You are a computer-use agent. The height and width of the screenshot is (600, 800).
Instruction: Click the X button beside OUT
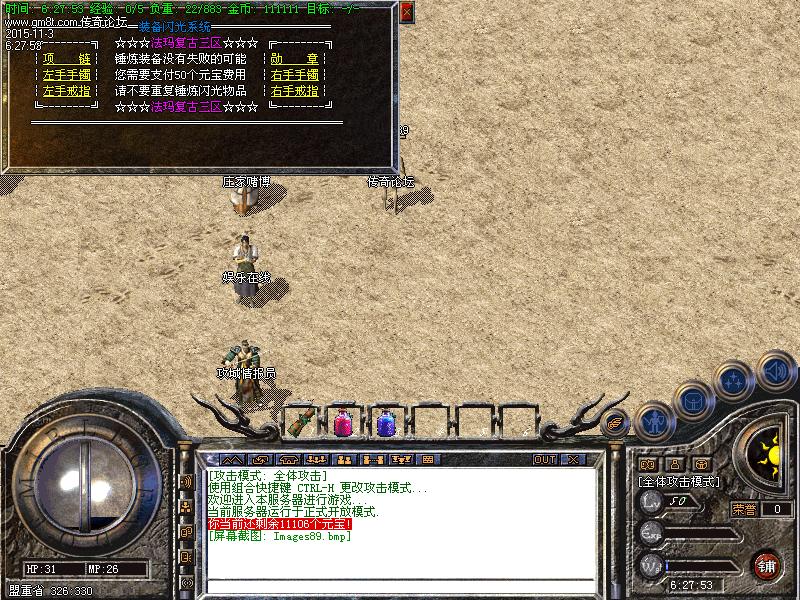pyautogui.click(x=573, y=460)
